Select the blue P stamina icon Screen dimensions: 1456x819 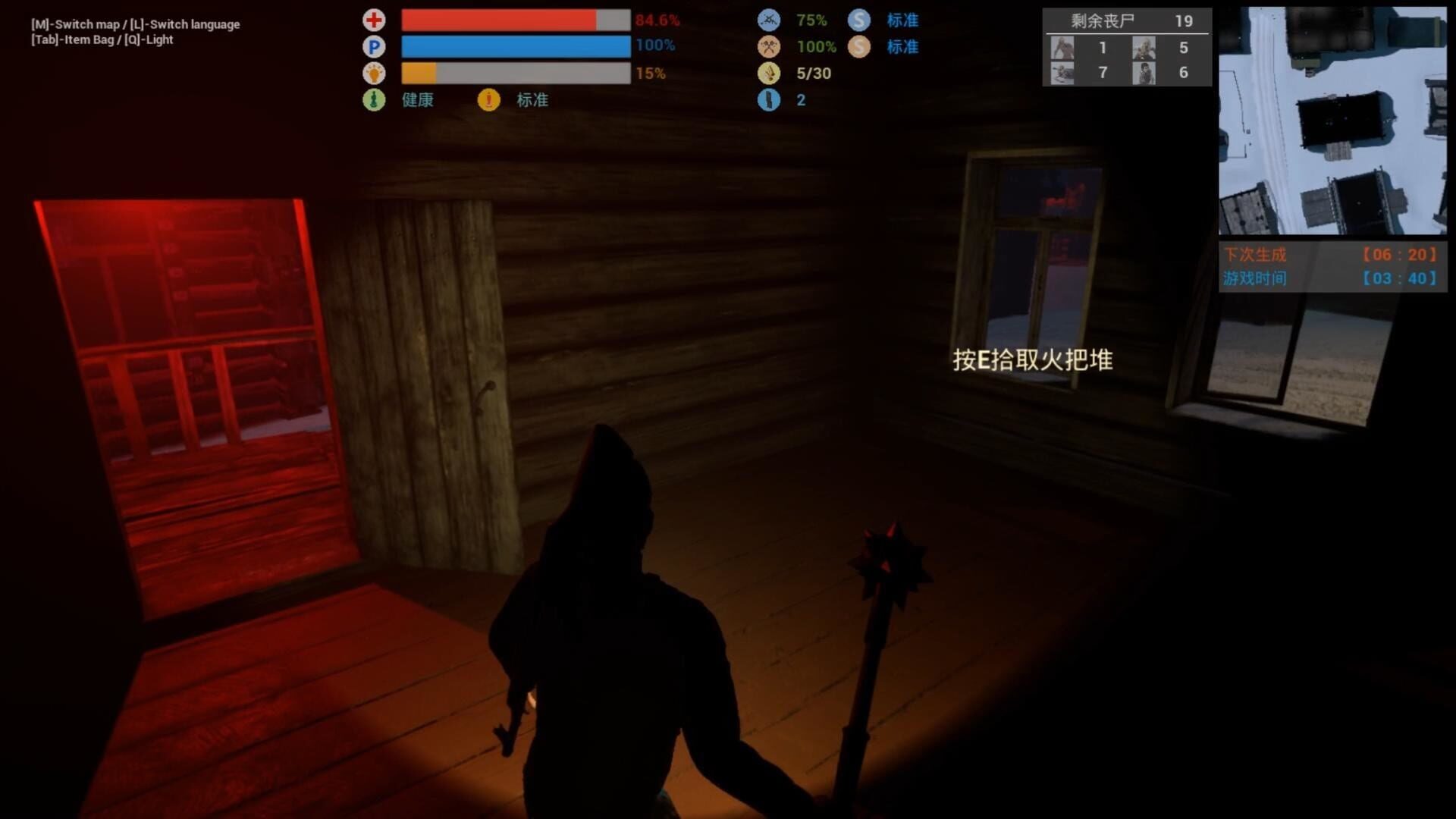coord(374,47)
